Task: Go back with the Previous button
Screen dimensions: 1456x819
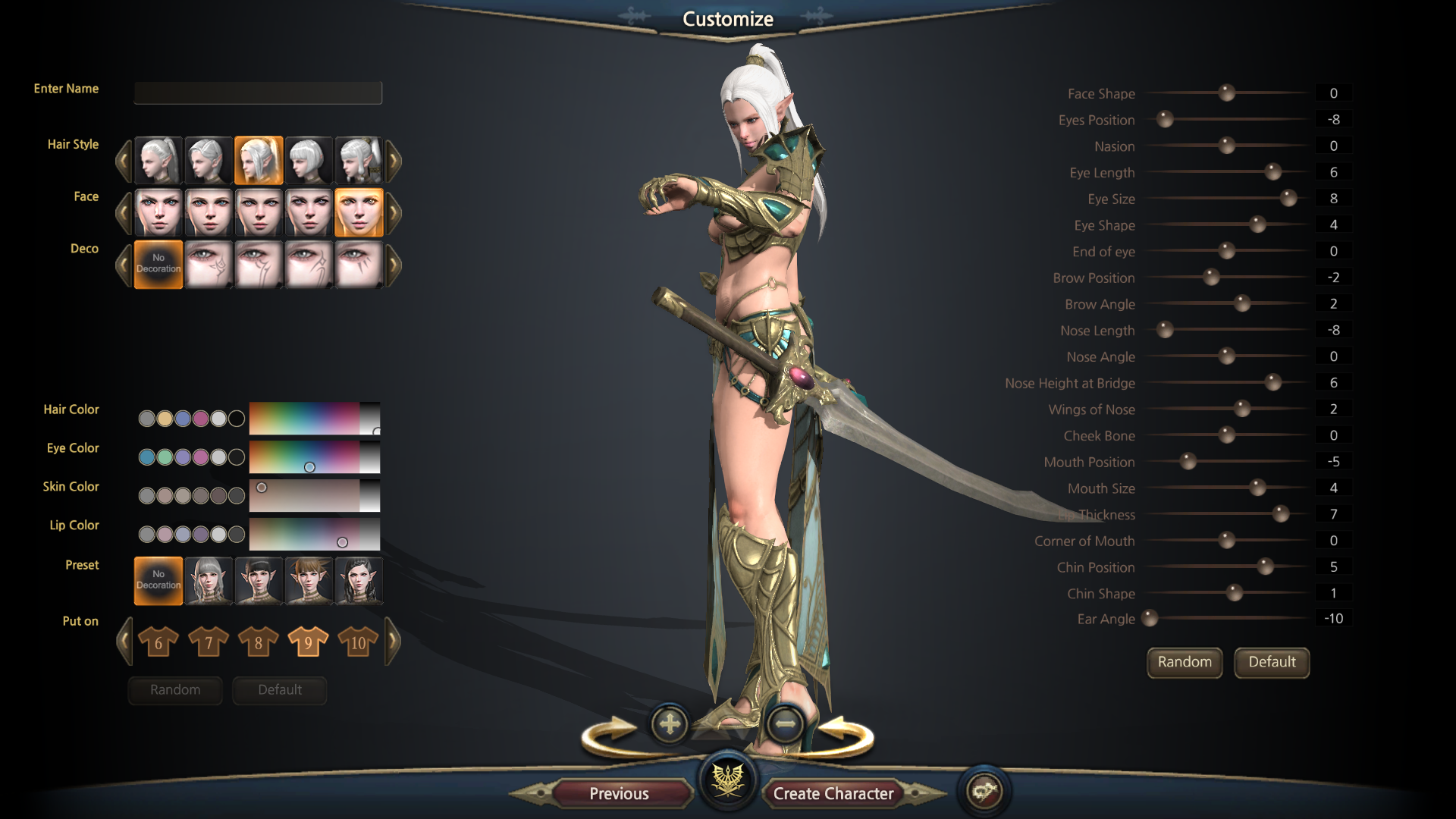Action: coord(620,793)
